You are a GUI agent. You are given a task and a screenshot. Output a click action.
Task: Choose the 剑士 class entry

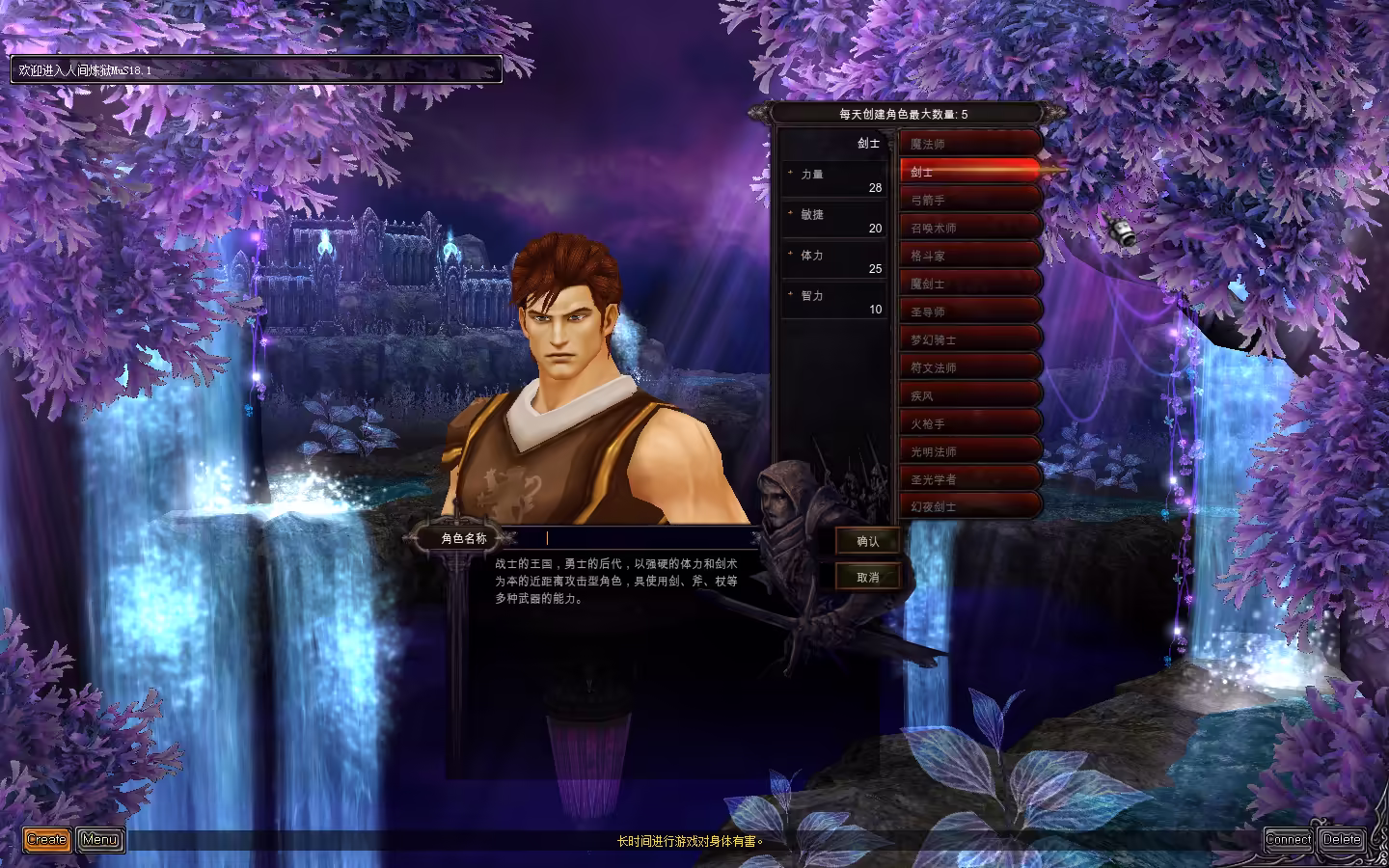click(x=969, y=172)
